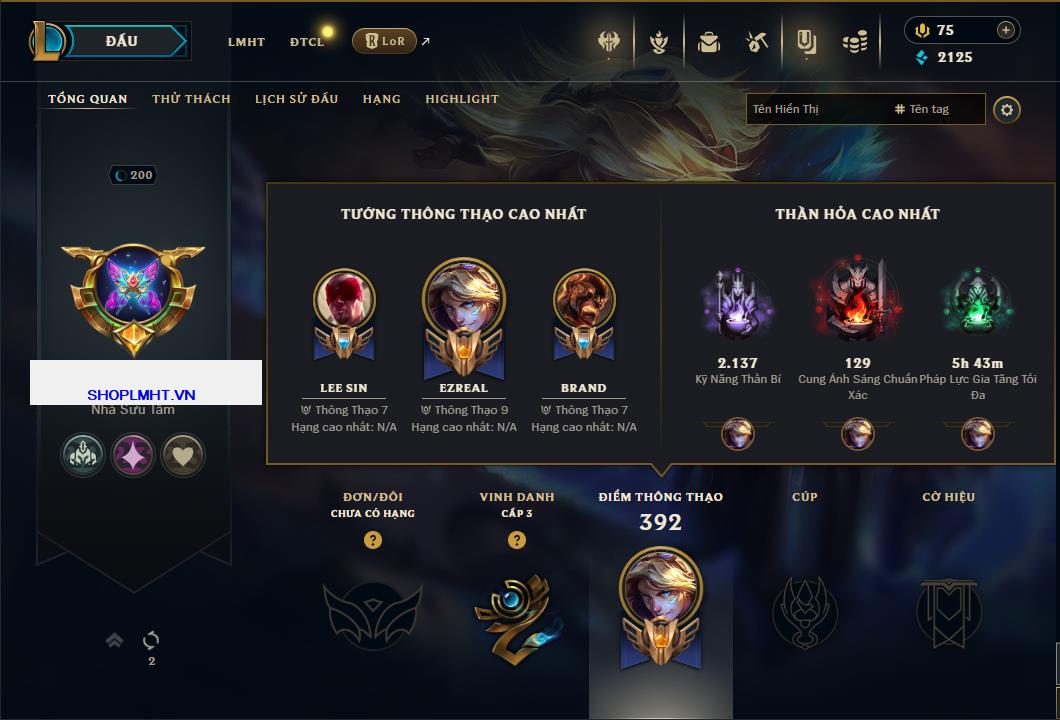Open the CỜ HIỆU banner section
This screenshot has width=1060, height=720.
[948, 612]
